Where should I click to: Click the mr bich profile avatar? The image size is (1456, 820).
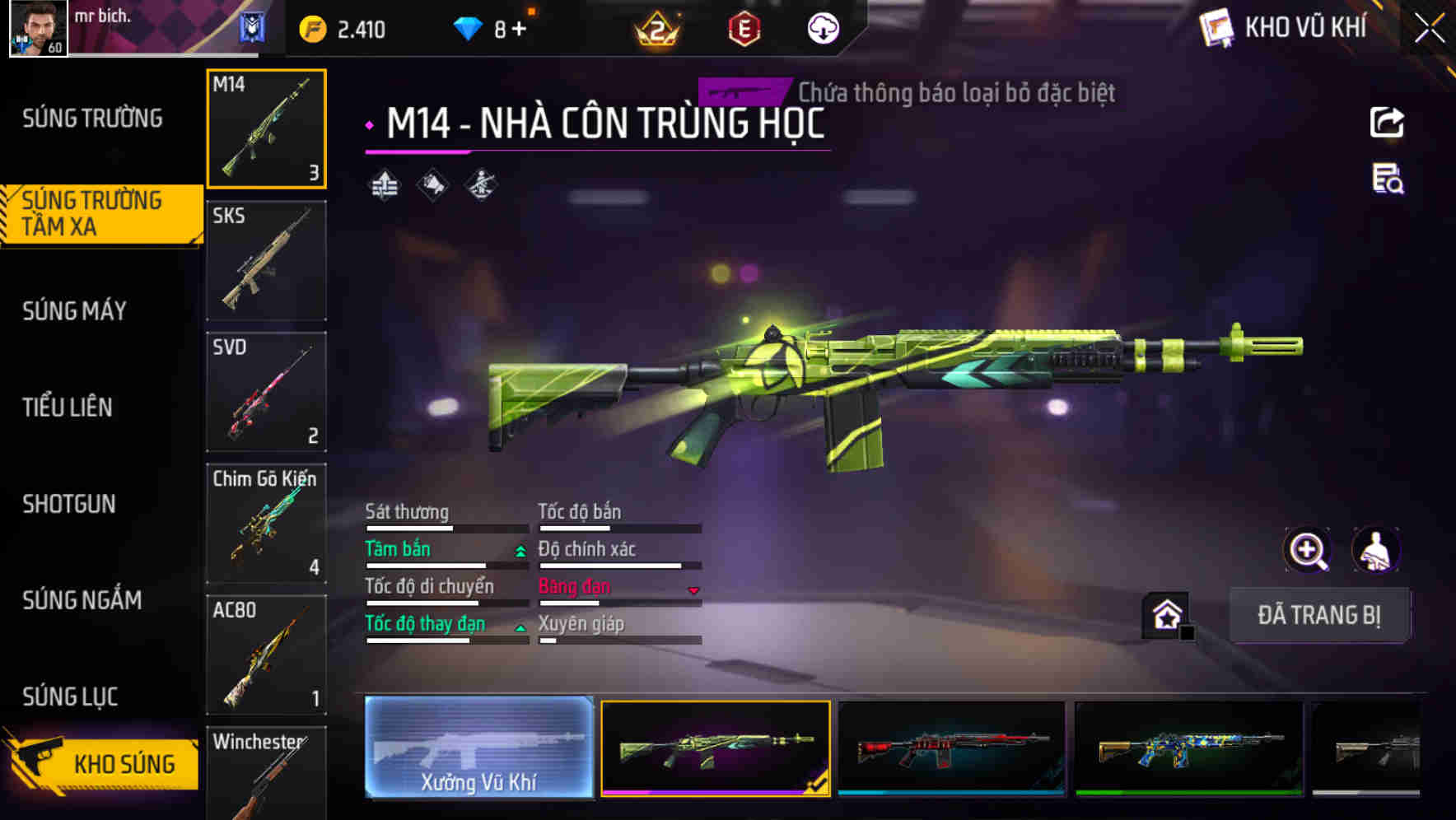[36, 30]
